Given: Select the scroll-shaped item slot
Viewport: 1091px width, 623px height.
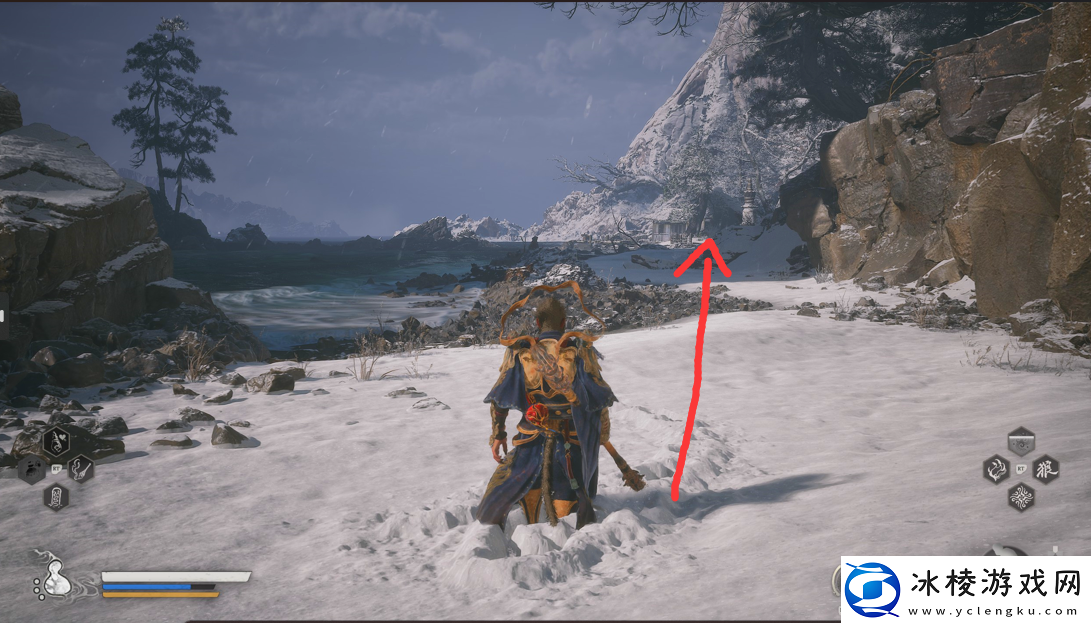Looking at the screenshot, I should click(x=55, y=495).
